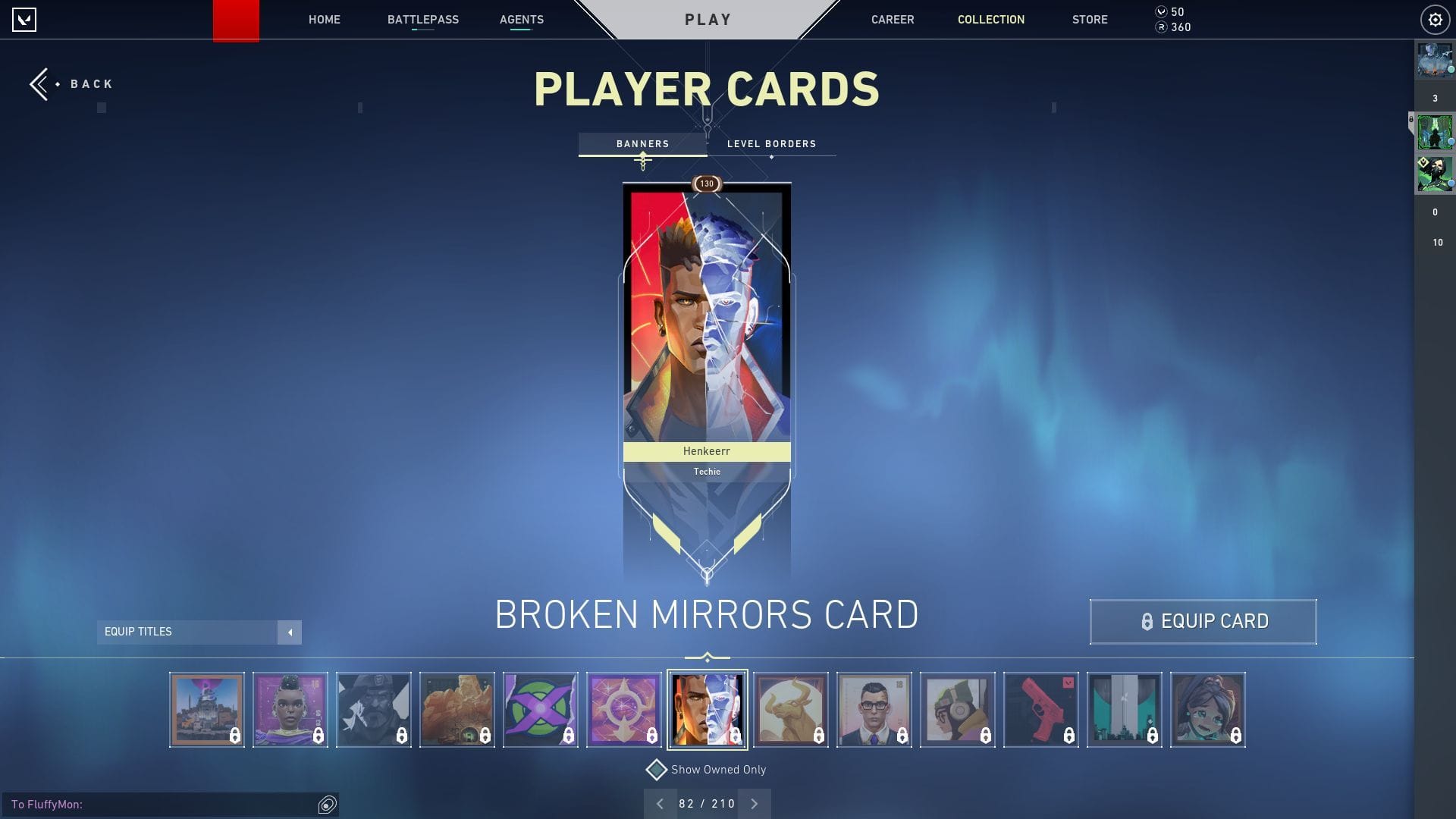
Task: Toggle the Show Owned Only filter
Action: click(717, 769)
